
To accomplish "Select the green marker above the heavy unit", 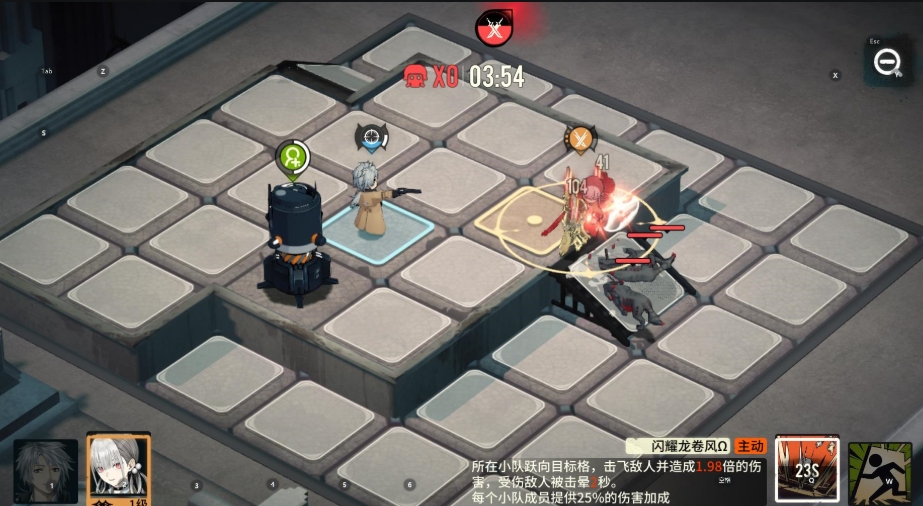I will [293, 157].
